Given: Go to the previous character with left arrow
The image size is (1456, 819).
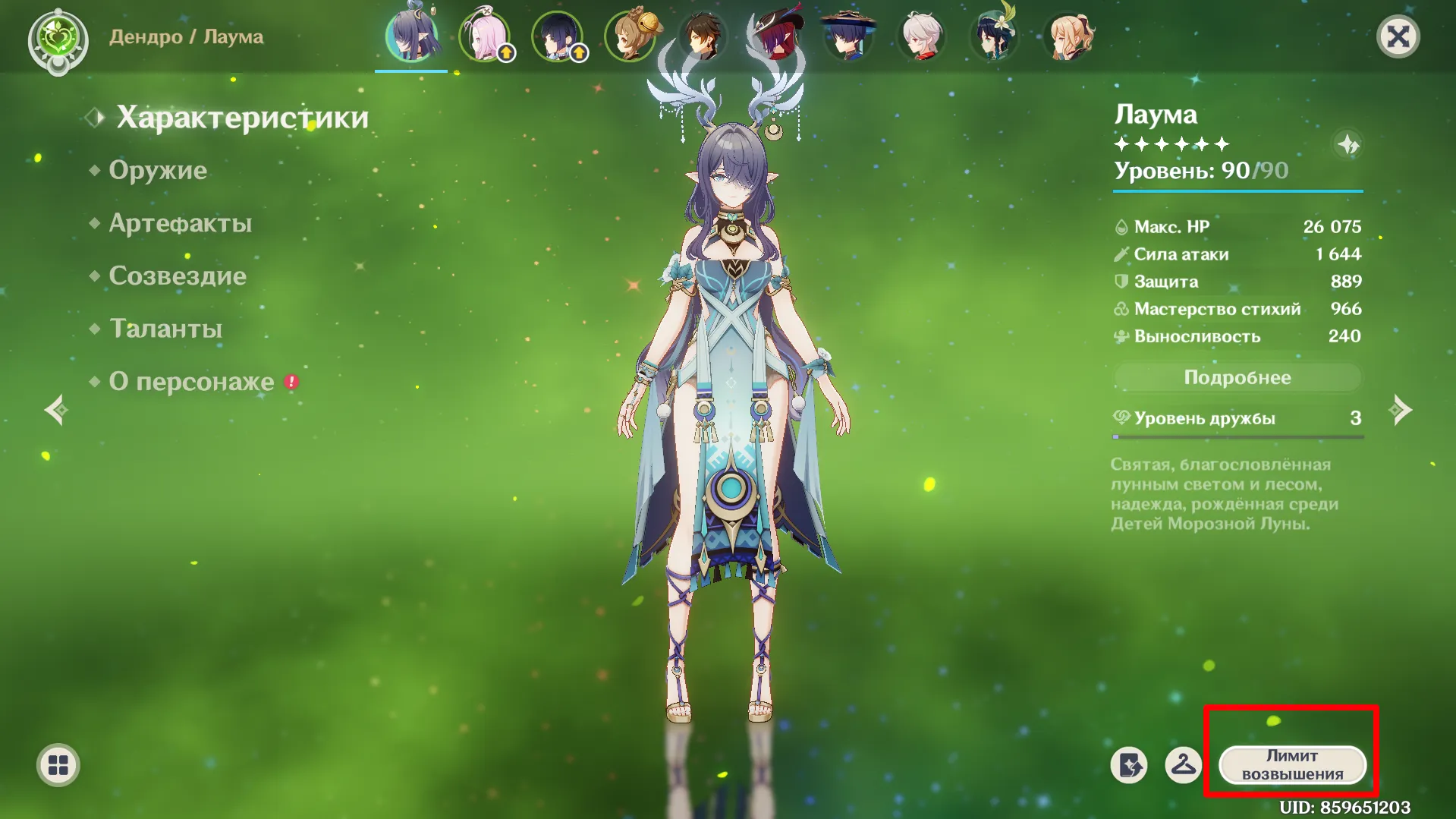Looking at the screenshot, I should click(x=56, y=410).
